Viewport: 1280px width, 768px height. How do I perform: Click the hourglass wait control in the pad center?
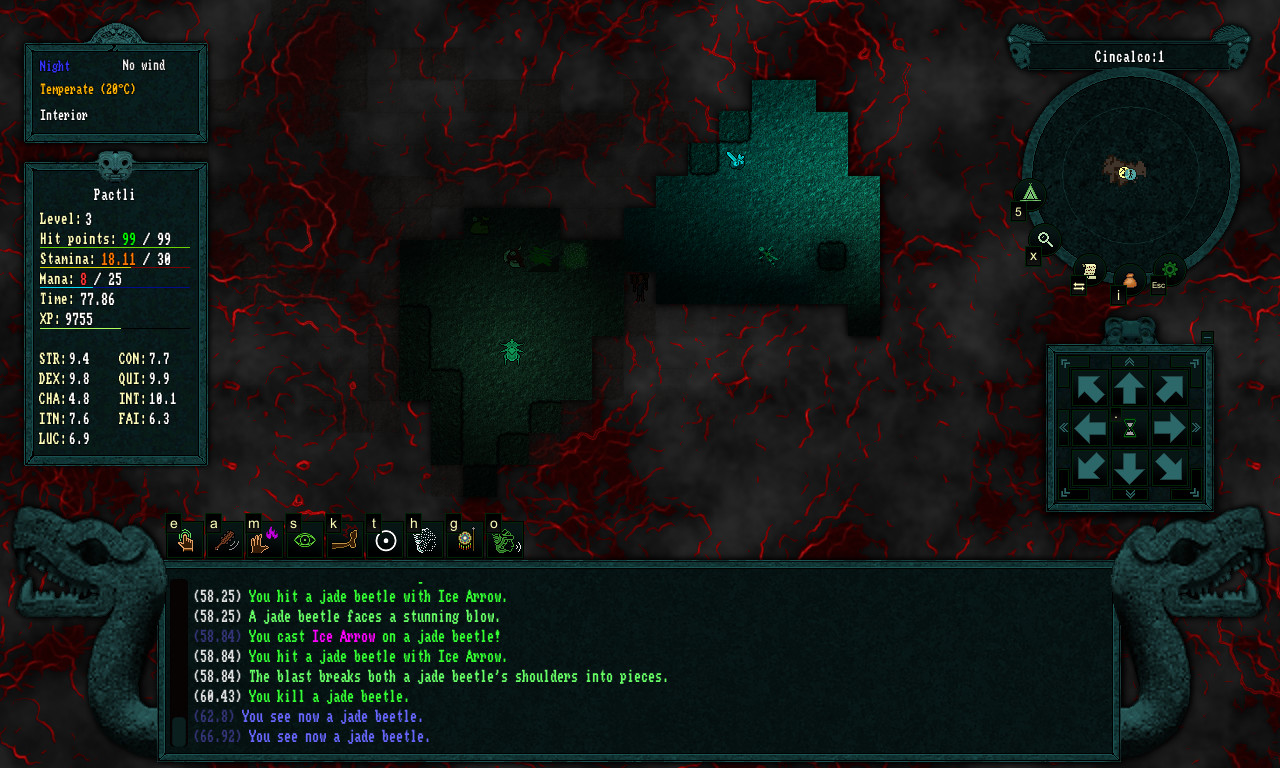coord(1129,428)
